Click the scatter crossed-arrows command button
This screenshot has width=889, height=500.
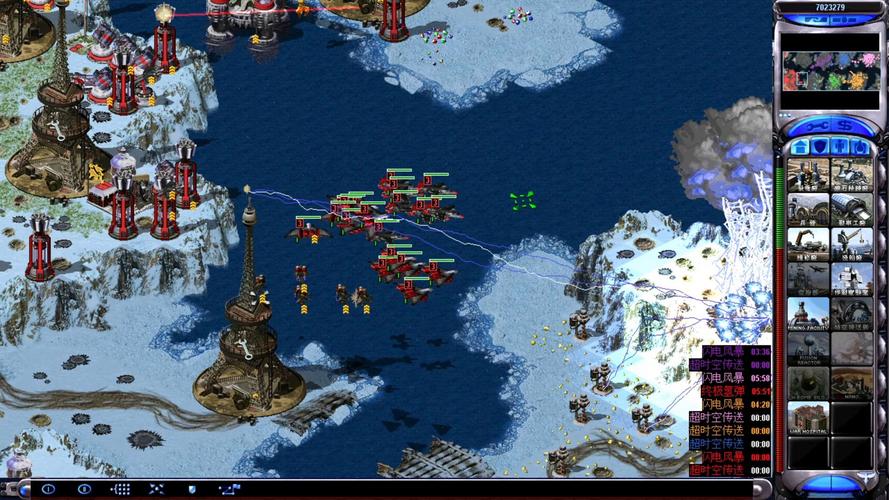(x=156, y=489)
